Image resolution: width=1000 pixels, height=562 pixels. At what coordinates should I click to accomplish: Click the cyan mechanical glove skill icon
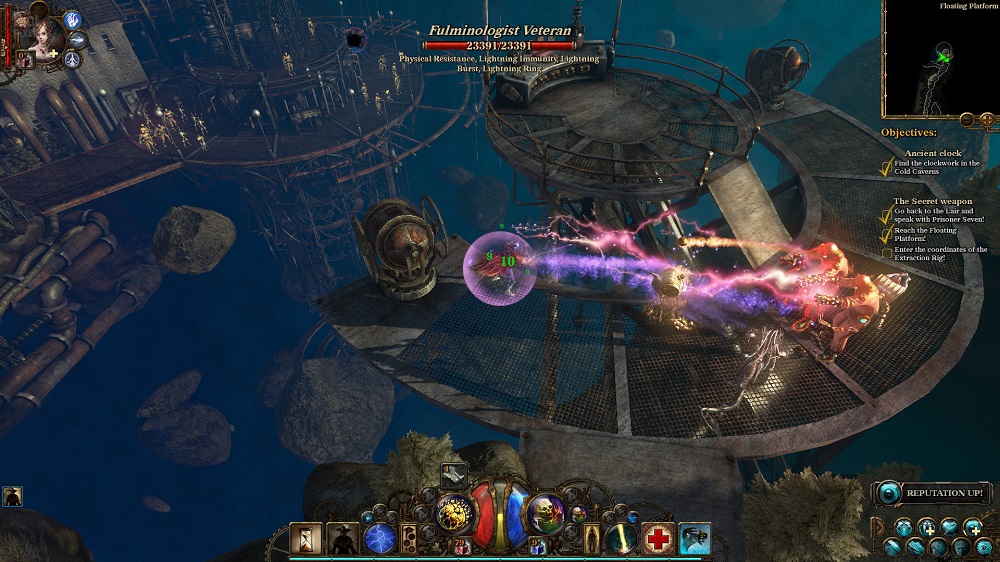694,538
